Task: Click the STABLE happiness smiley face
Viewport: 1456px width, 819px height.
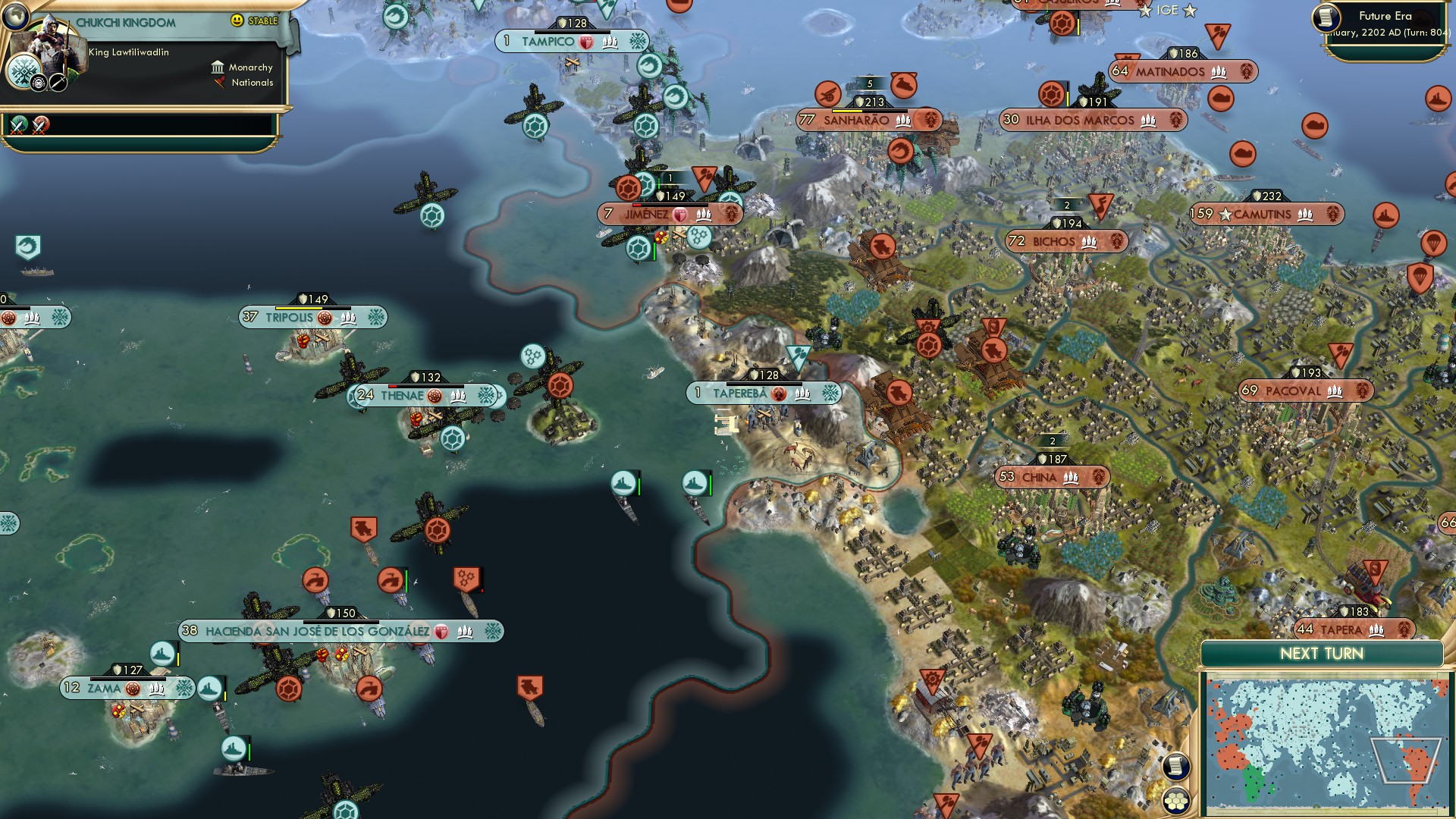Action: [x=239, y=21]
